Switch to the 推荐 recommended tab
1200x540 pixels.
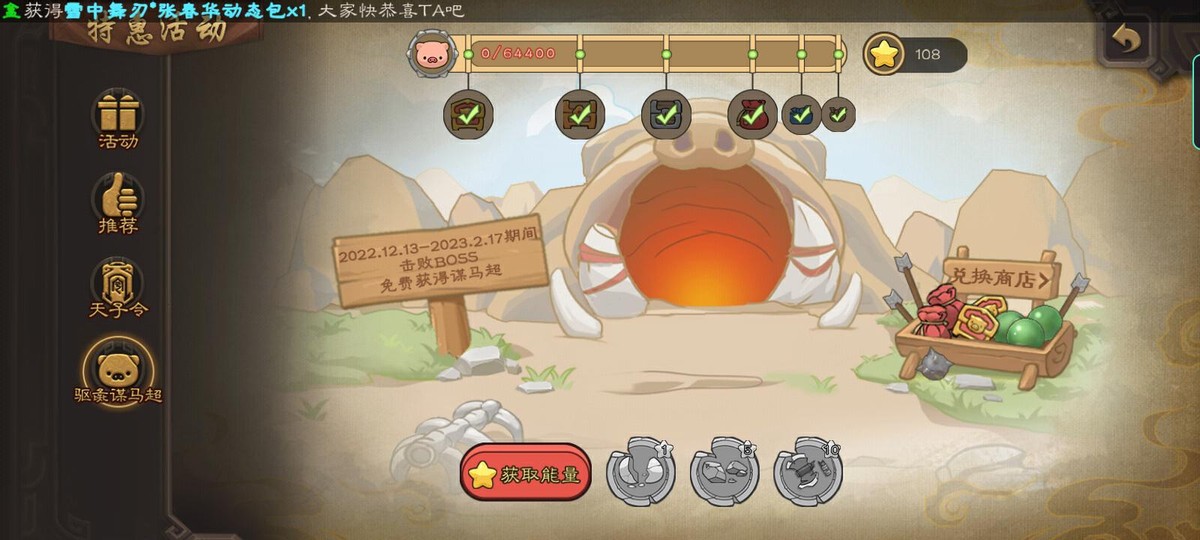pyautogui.click(x=118, y=203)
